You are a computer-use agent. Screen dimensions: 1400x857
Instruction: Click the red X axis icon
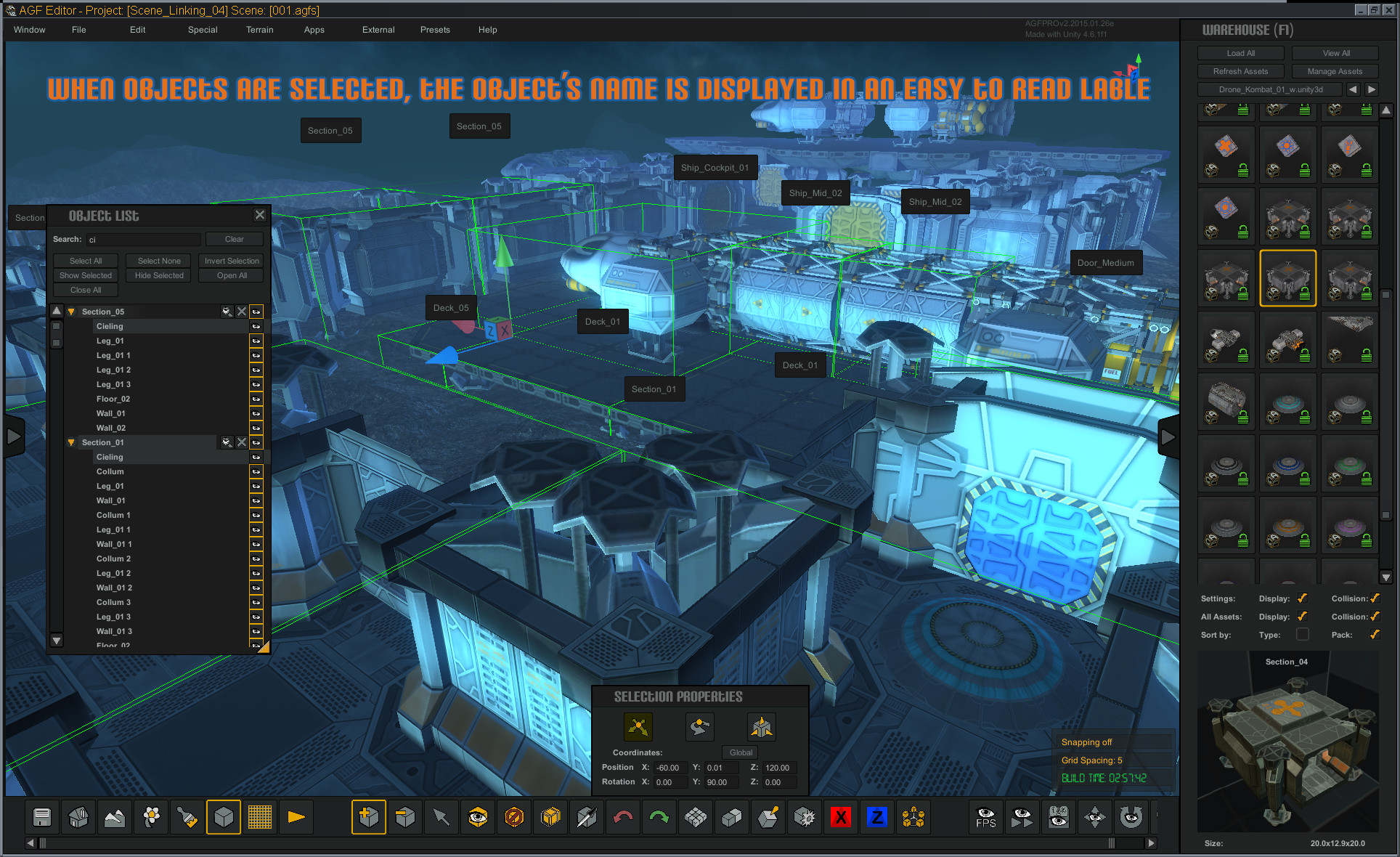(840, 817)
